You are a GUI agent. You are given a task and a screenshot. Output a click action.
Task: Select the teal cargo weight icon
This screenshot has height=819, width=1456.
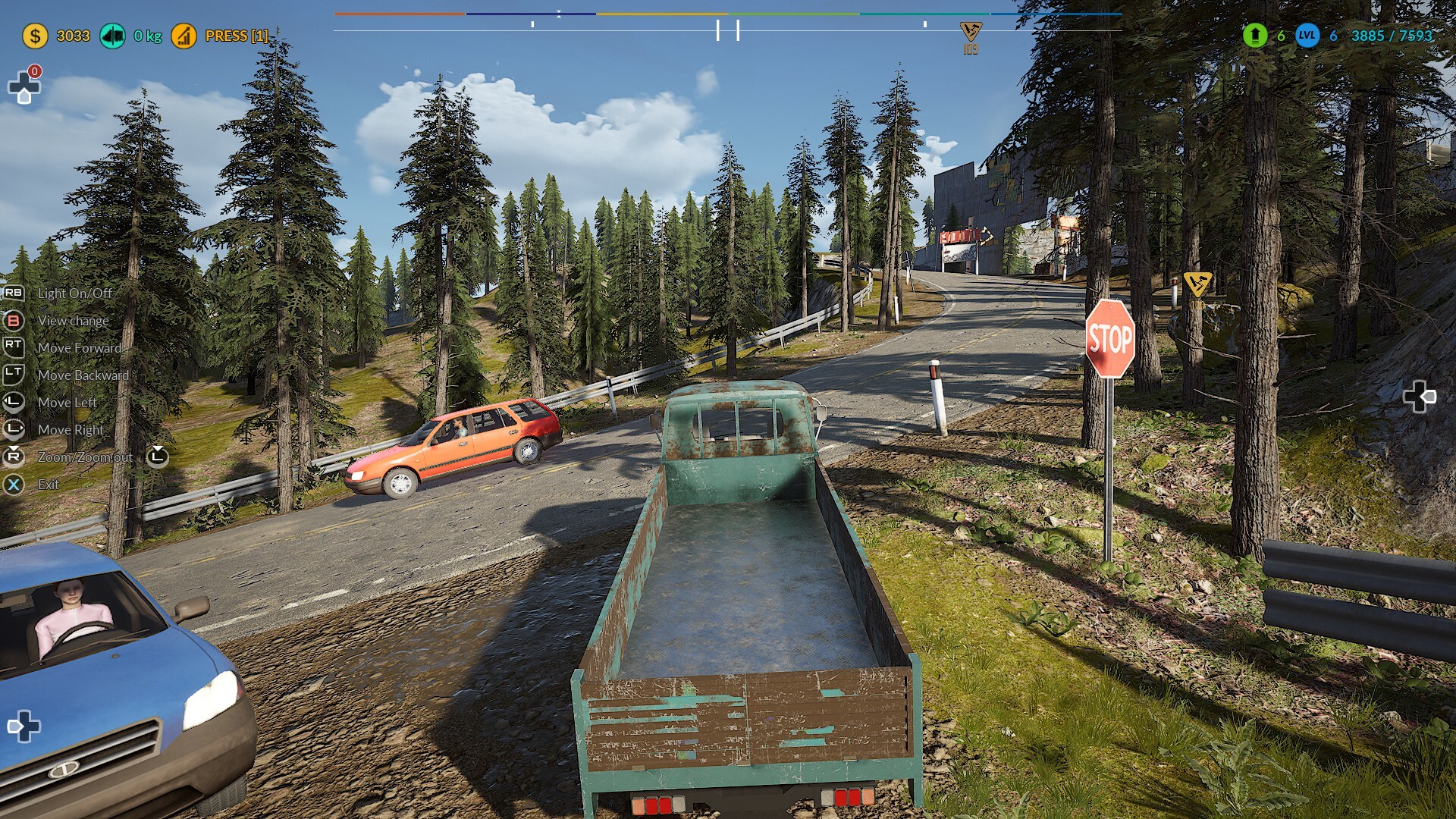pyautogui.click(x=113, y=36)
